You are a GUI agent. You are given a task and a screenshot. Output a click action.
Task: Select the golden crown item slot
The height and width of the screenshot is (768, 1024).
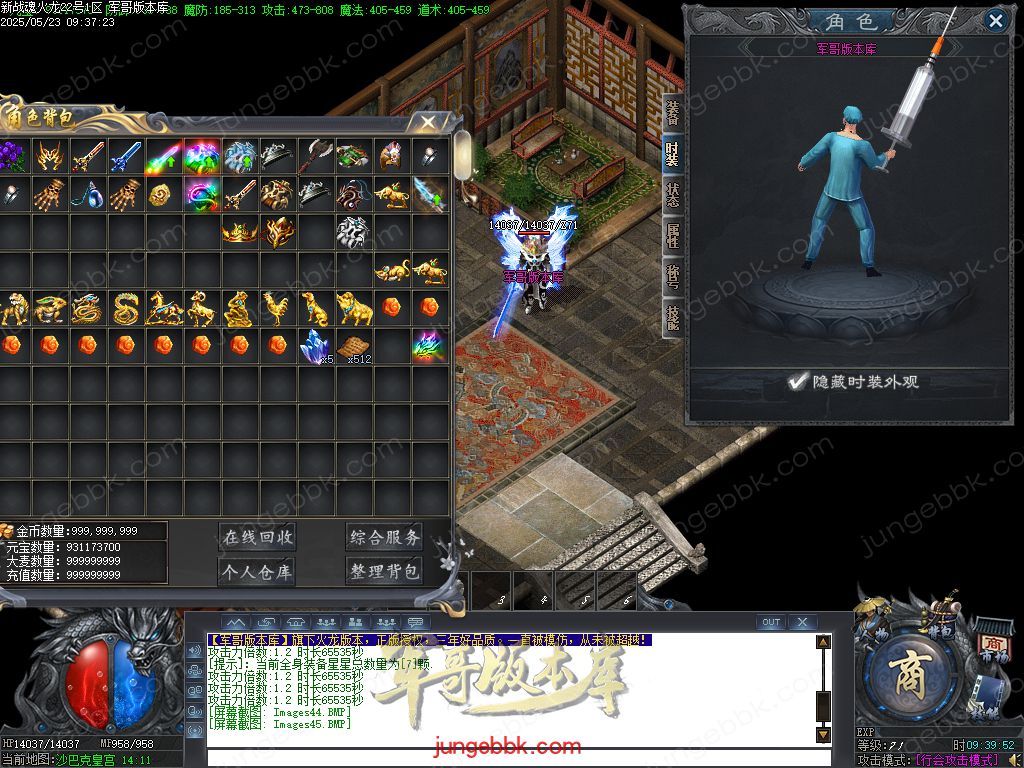pyautogui.click(x=239, y=232)
